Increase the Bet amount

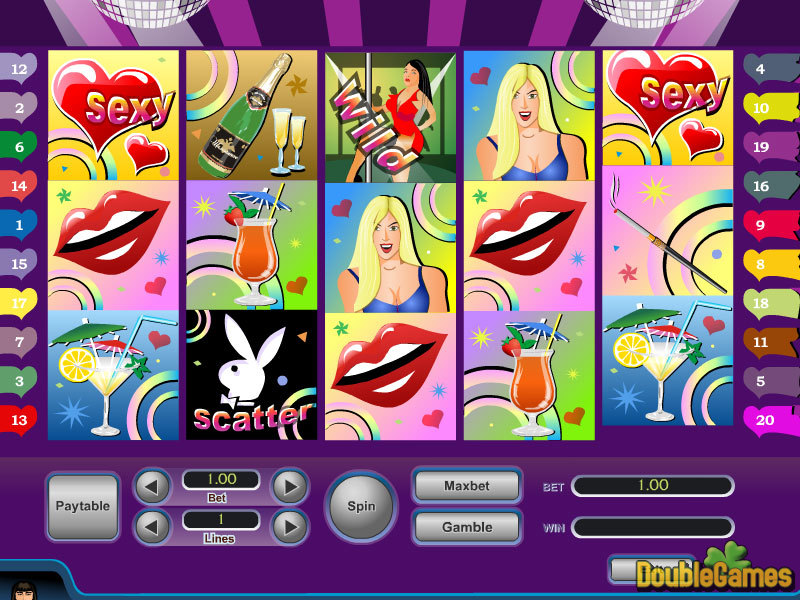[x=289, y=487]
